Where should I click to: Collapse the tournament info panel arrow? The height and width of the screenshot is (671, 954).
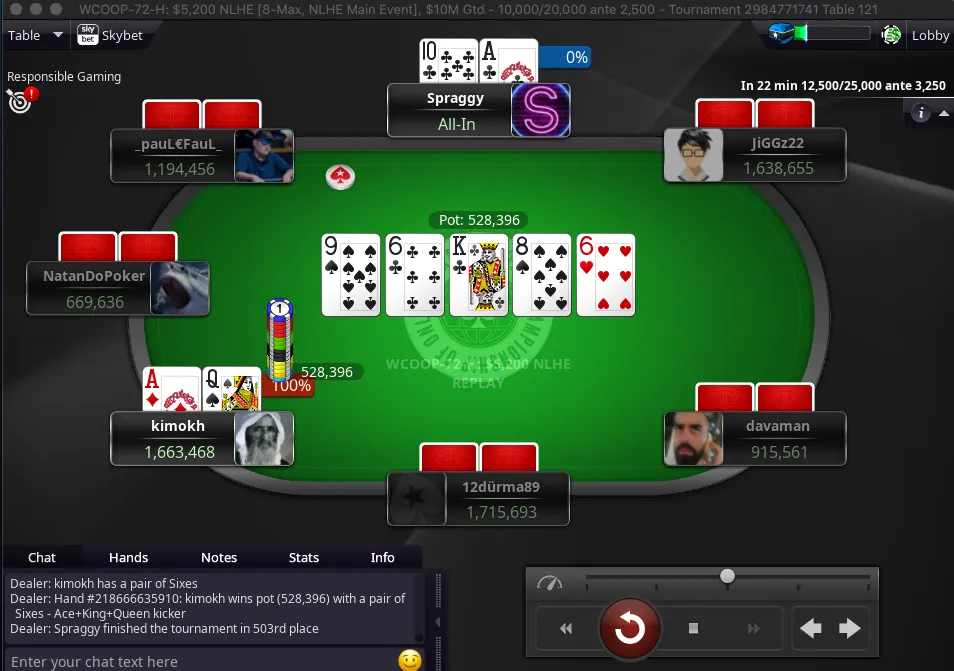pyautogui.click(x=943, y=113)
